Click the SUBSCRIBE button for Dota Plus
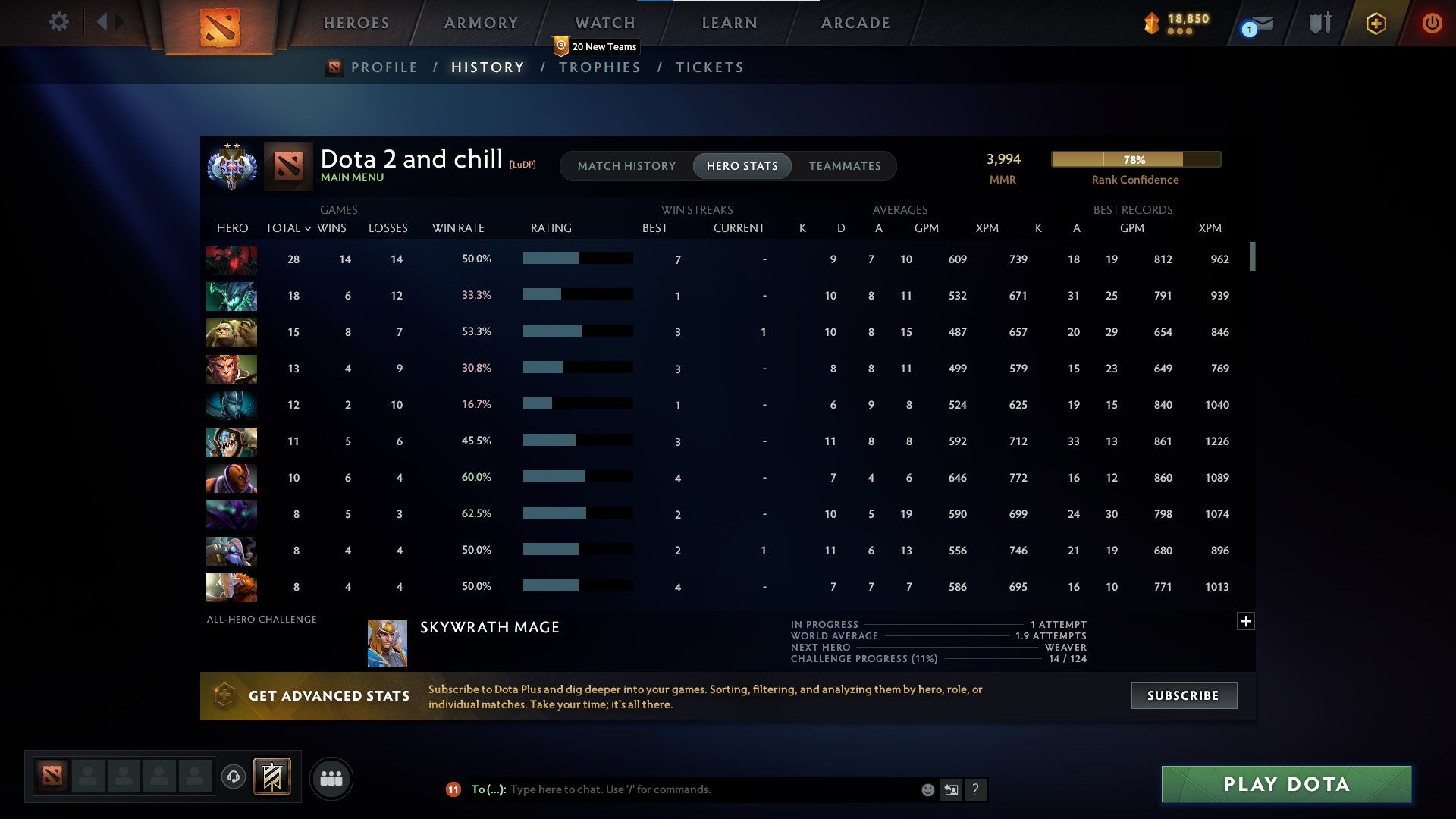 tap(1183, 695)
